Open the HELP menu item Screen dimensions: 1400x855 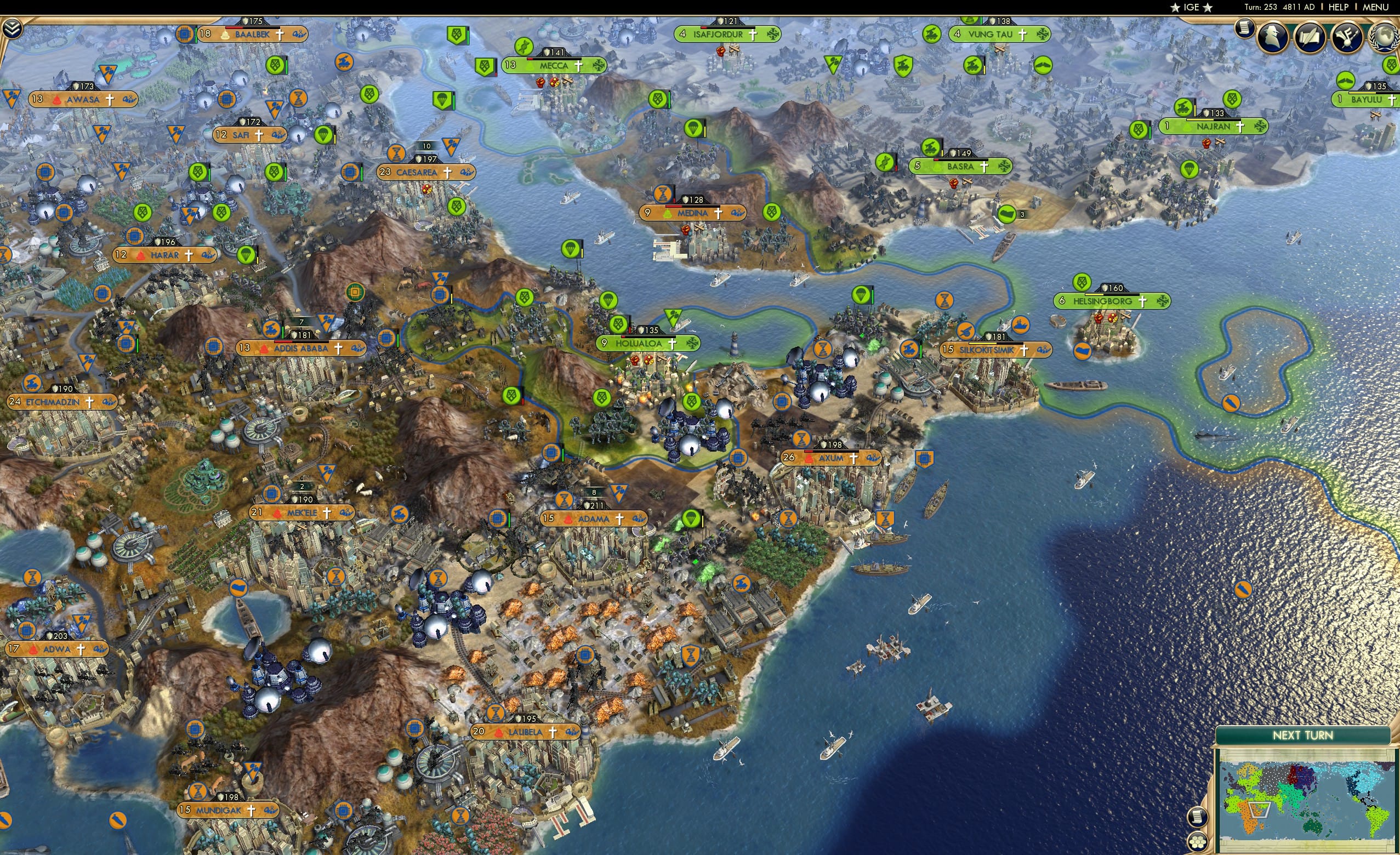(1338, 7)
